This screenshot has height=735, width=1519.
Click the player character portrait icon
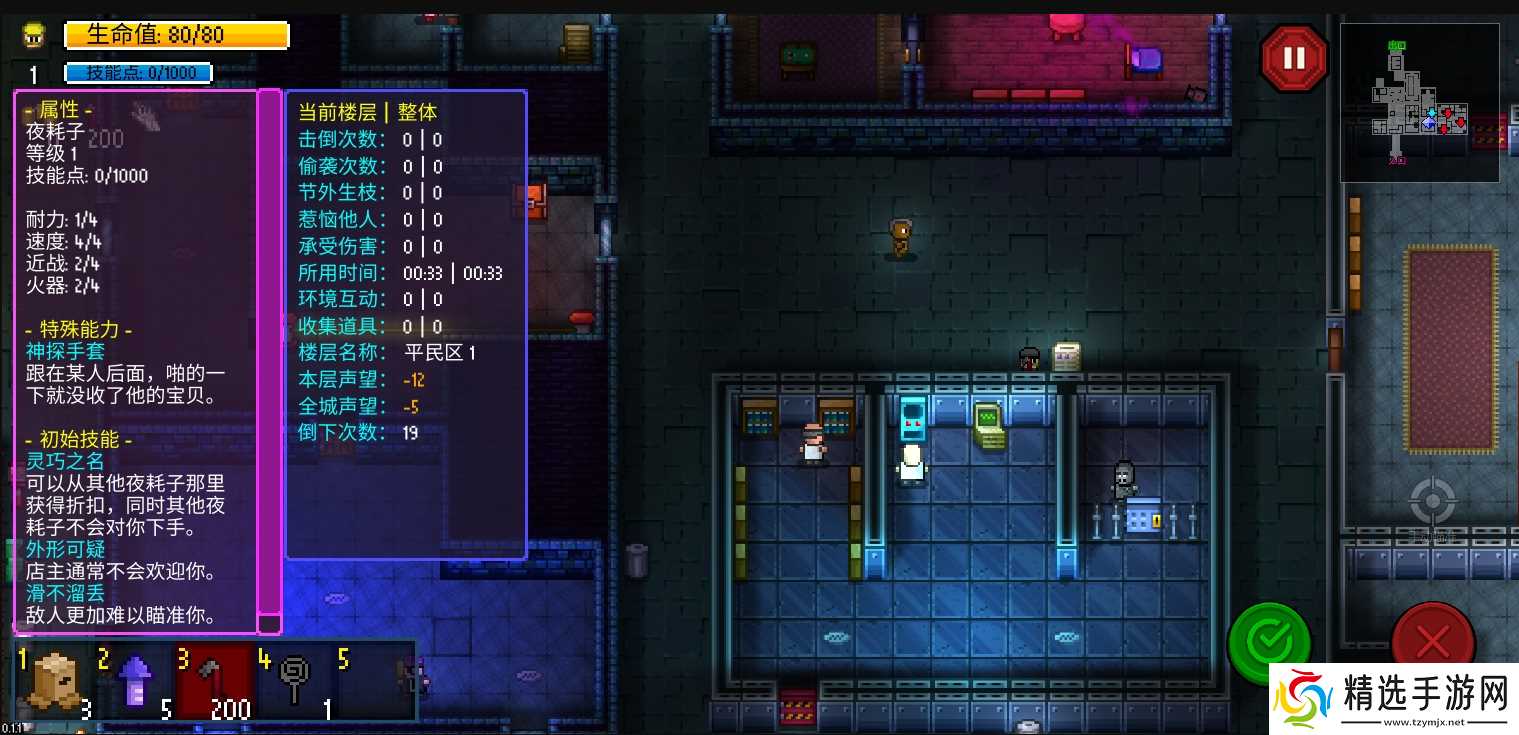[x=35, y=36]
